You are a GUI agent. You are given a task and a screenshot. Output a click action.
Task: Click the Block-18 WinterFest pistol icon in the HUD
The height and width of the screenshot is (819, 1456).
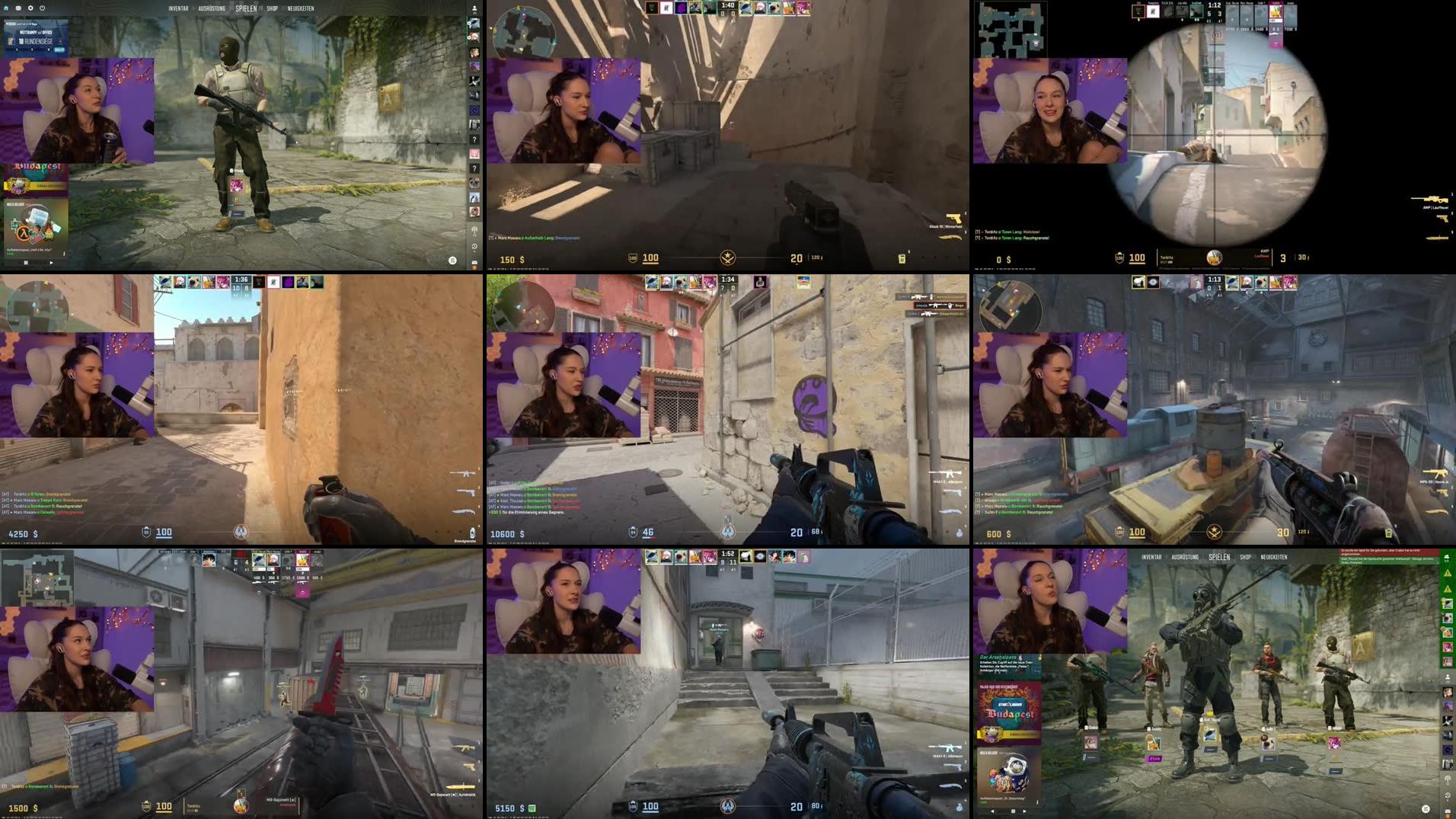(x=953, y=219)
